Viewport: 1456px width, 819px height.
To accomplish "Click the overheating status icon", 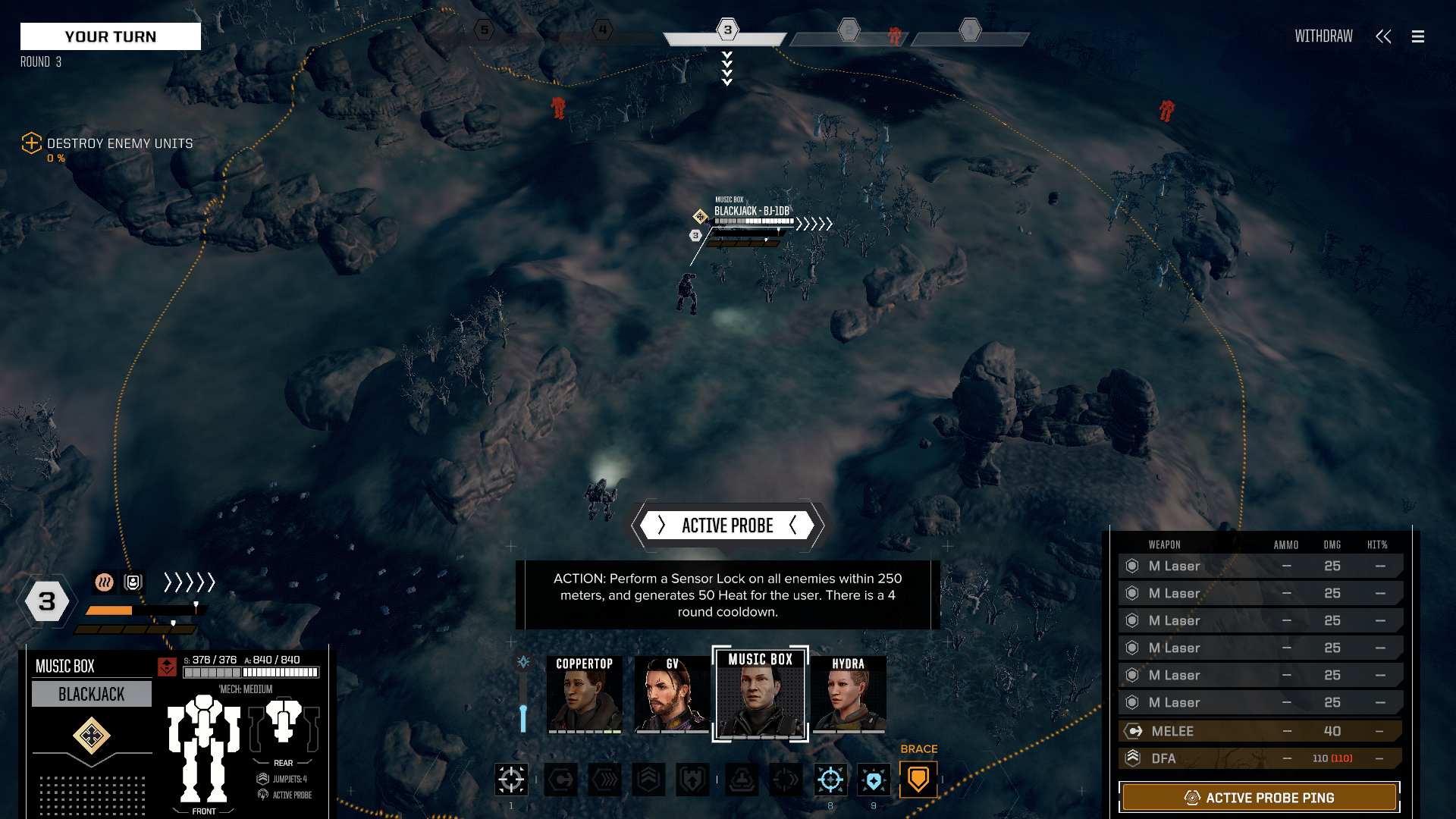I will pos(104,582).
